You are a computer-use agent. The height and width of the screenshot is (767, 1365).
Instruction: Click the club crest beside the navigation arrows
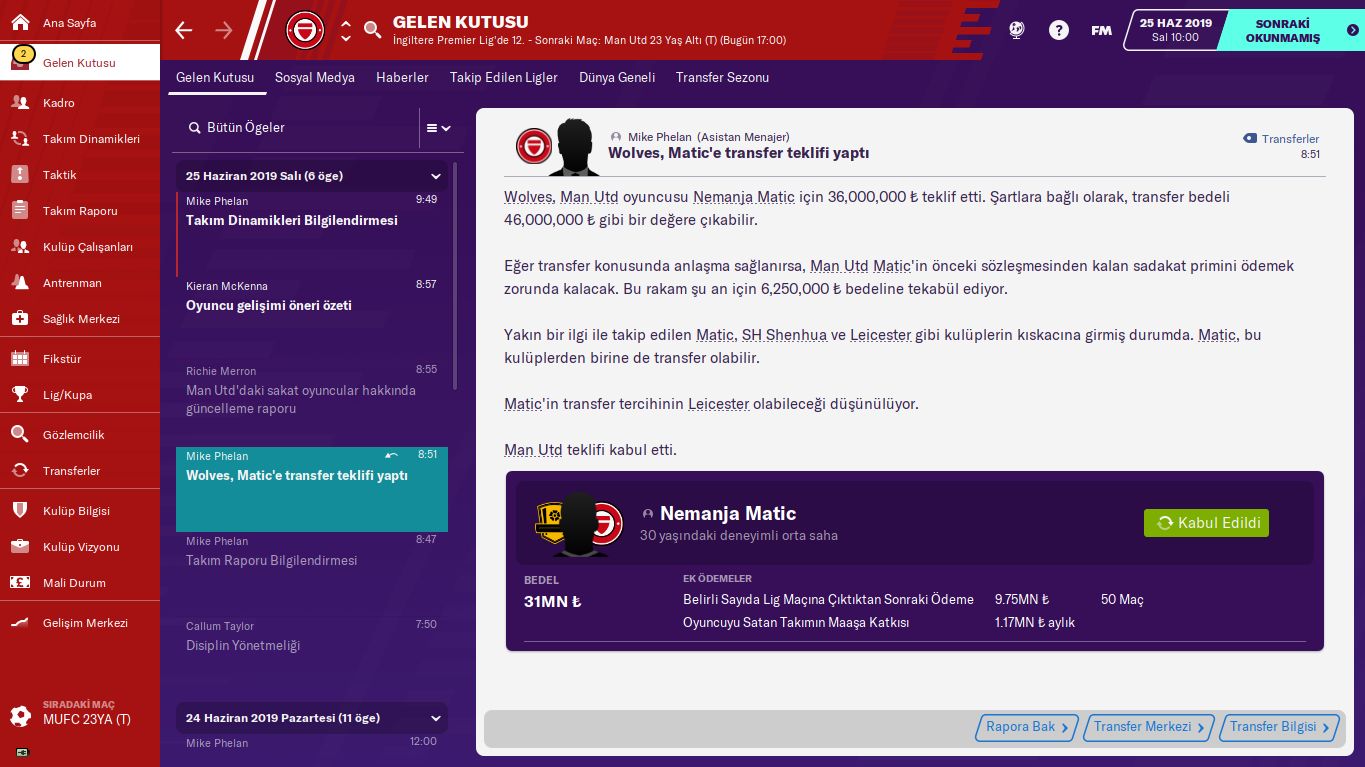point(305,30)
